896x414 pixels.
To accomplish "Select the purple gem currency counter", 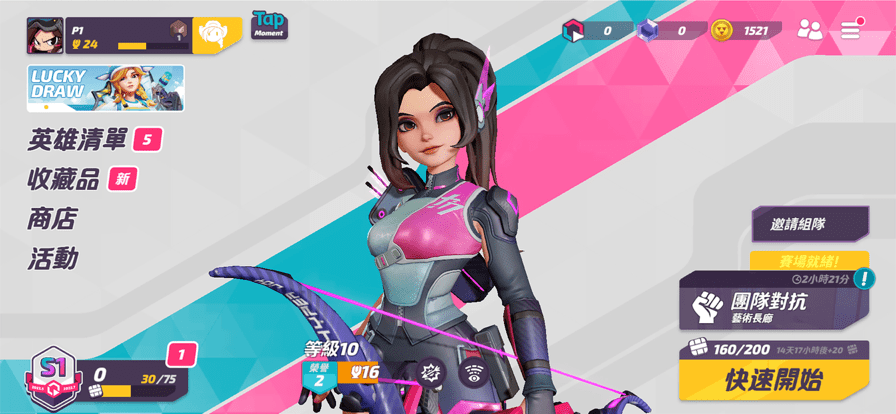I will (667, 31).
